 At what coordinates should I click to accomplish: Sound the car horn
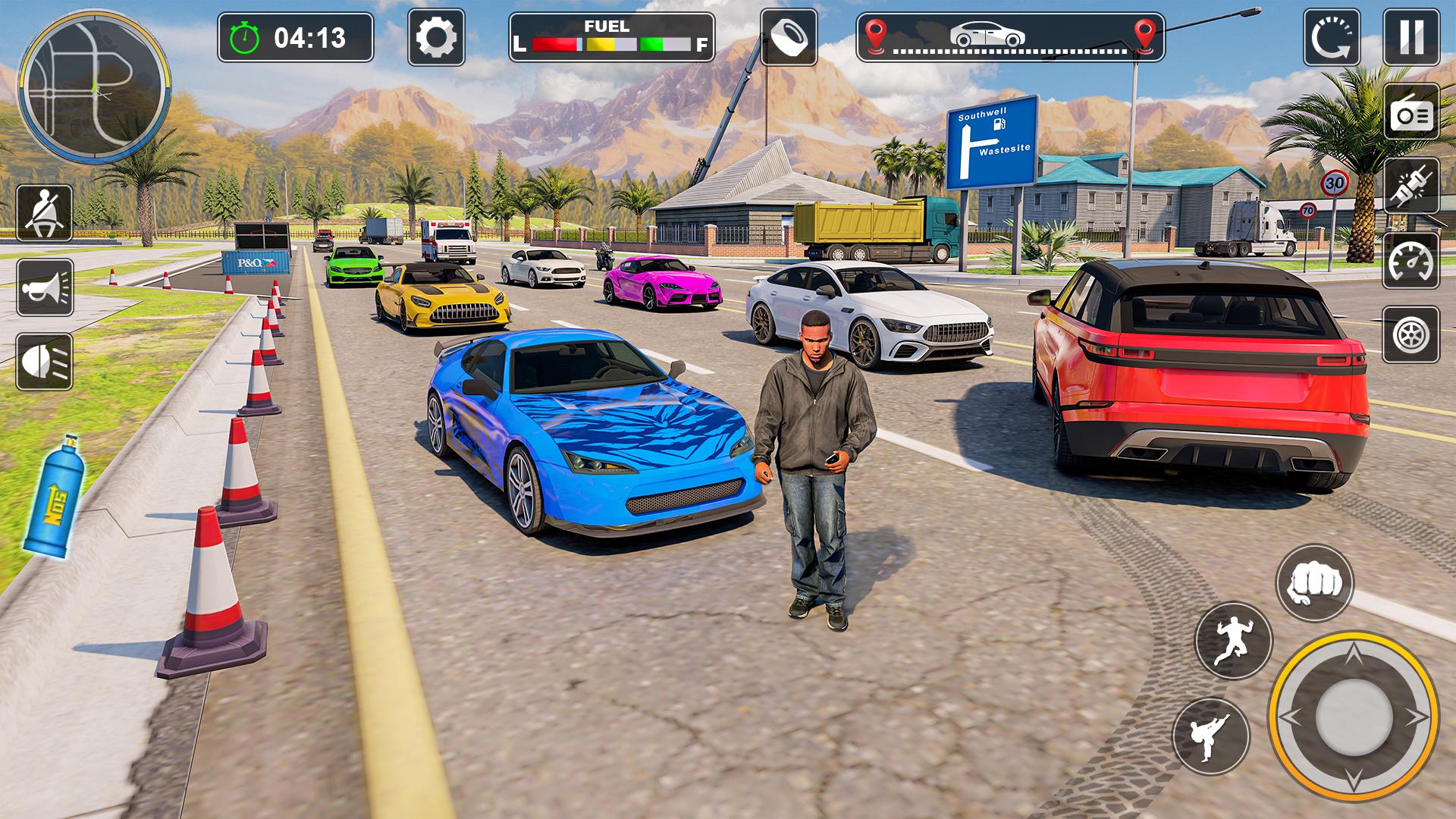pyautogui.click(x=45, y=287)
